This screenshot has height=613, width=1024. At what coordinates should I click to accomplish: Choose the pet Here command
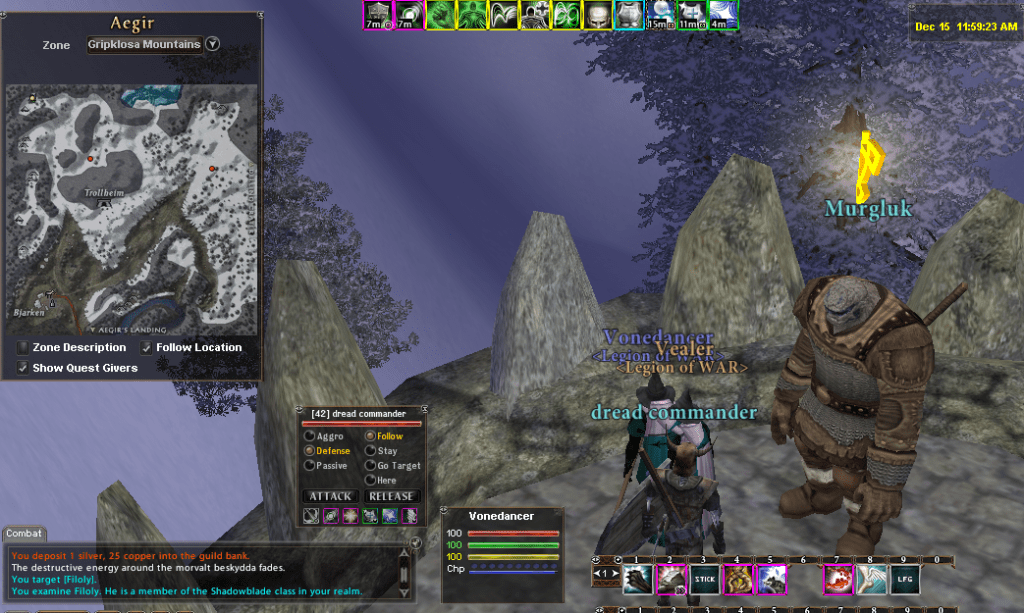click(x=370, y=480)
